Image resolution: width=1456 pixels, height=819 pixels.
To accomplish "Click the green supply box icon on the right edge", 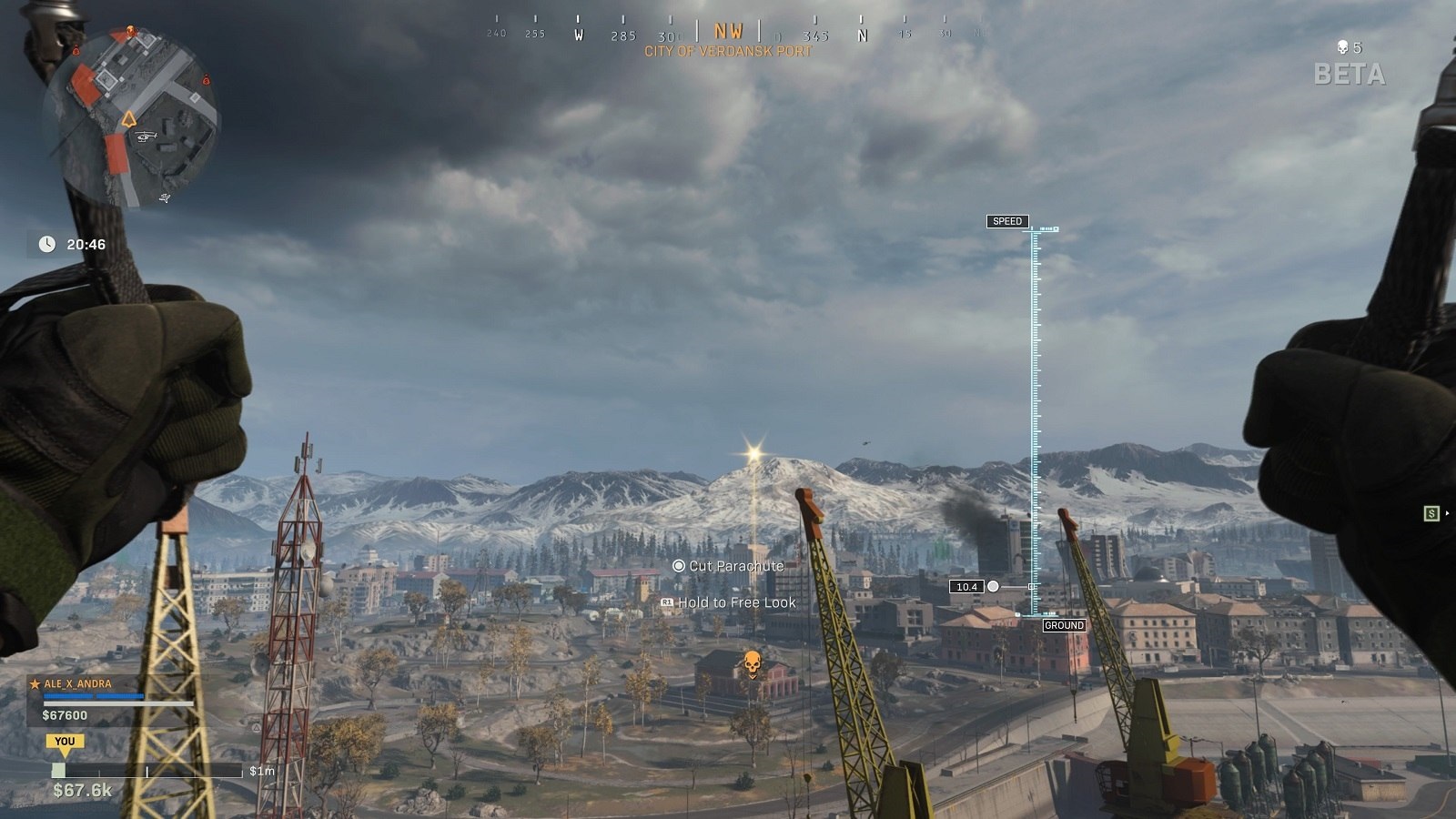I will click(x=1431, y=514).
